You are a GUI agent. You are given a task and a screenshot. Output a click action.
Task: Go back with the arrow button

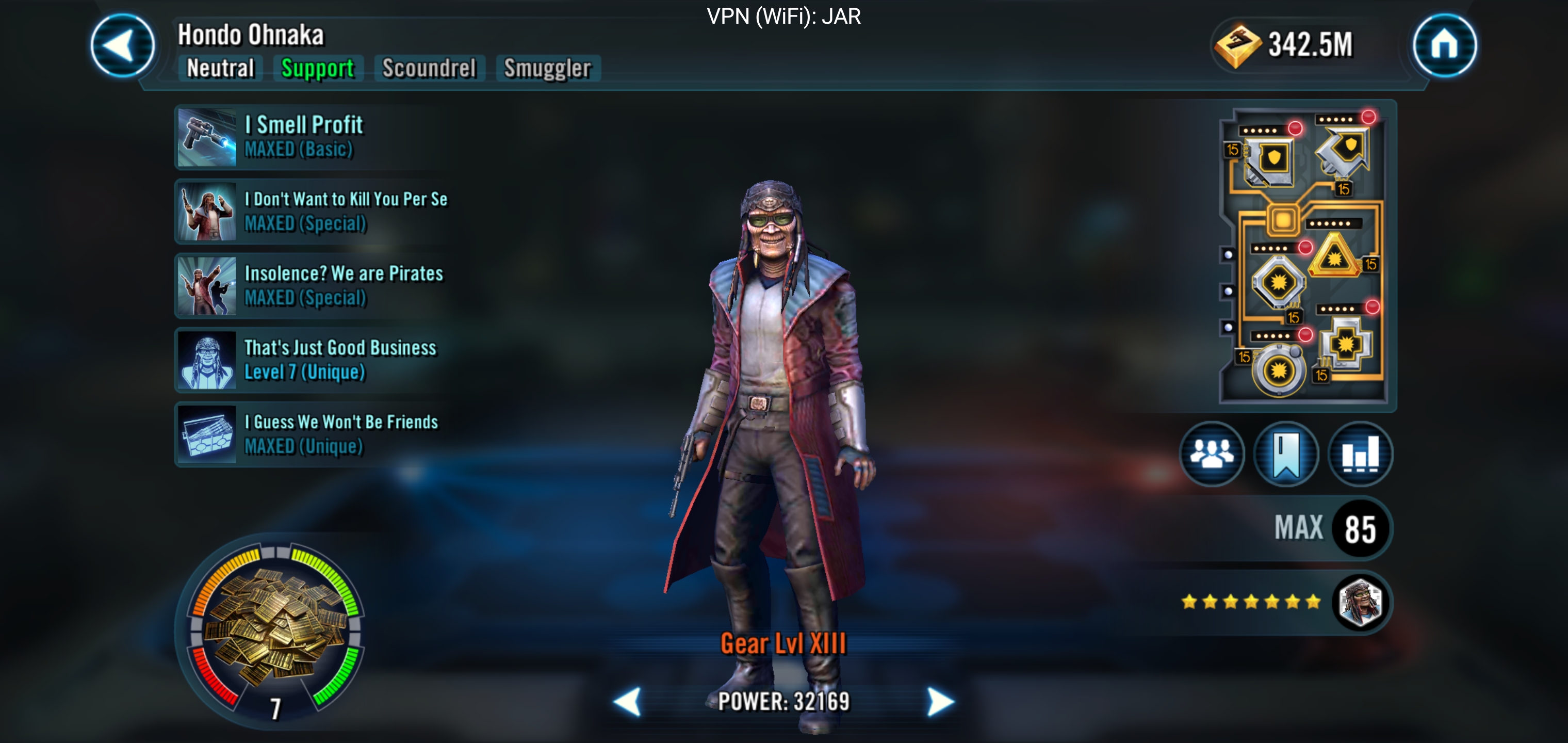point(122,46)
